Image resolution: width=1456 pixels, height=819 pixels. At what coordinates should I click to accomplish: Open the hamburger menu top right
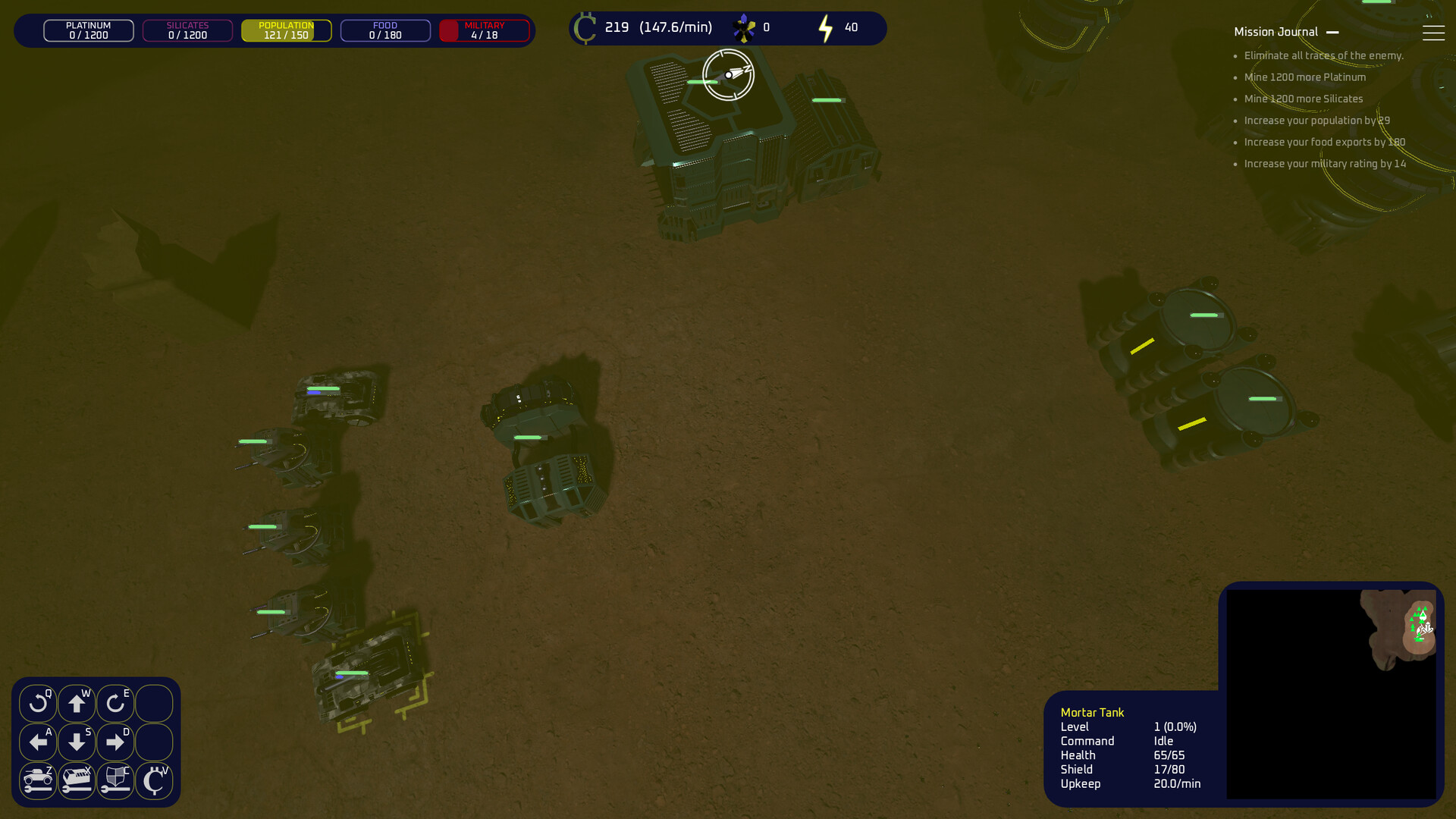pos(1433,32)
